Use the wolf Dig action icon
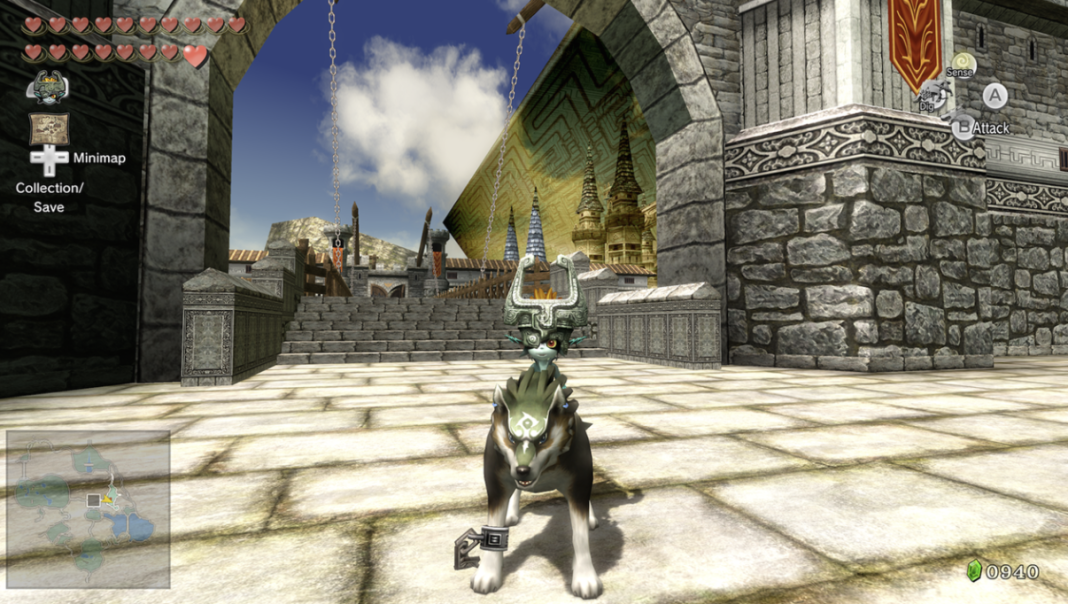1068x604 pixels. coord(932,97)
